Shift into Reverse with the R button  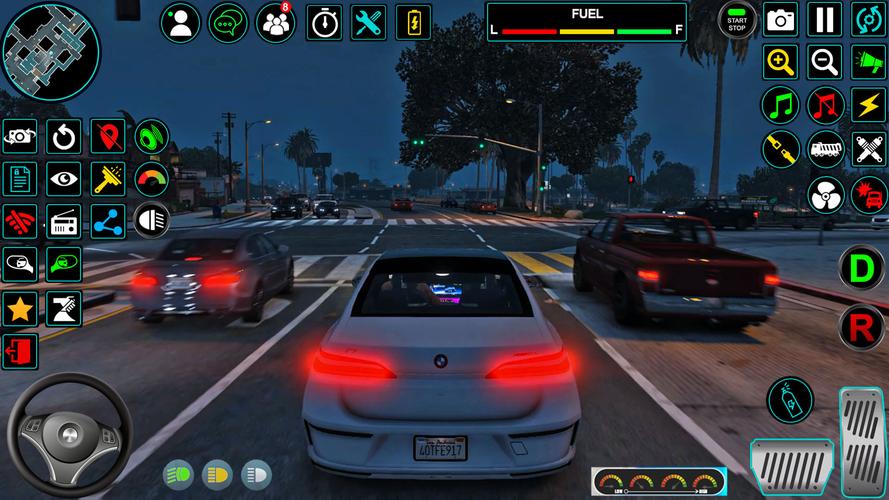pyautogui.click(x=860, y=323)
